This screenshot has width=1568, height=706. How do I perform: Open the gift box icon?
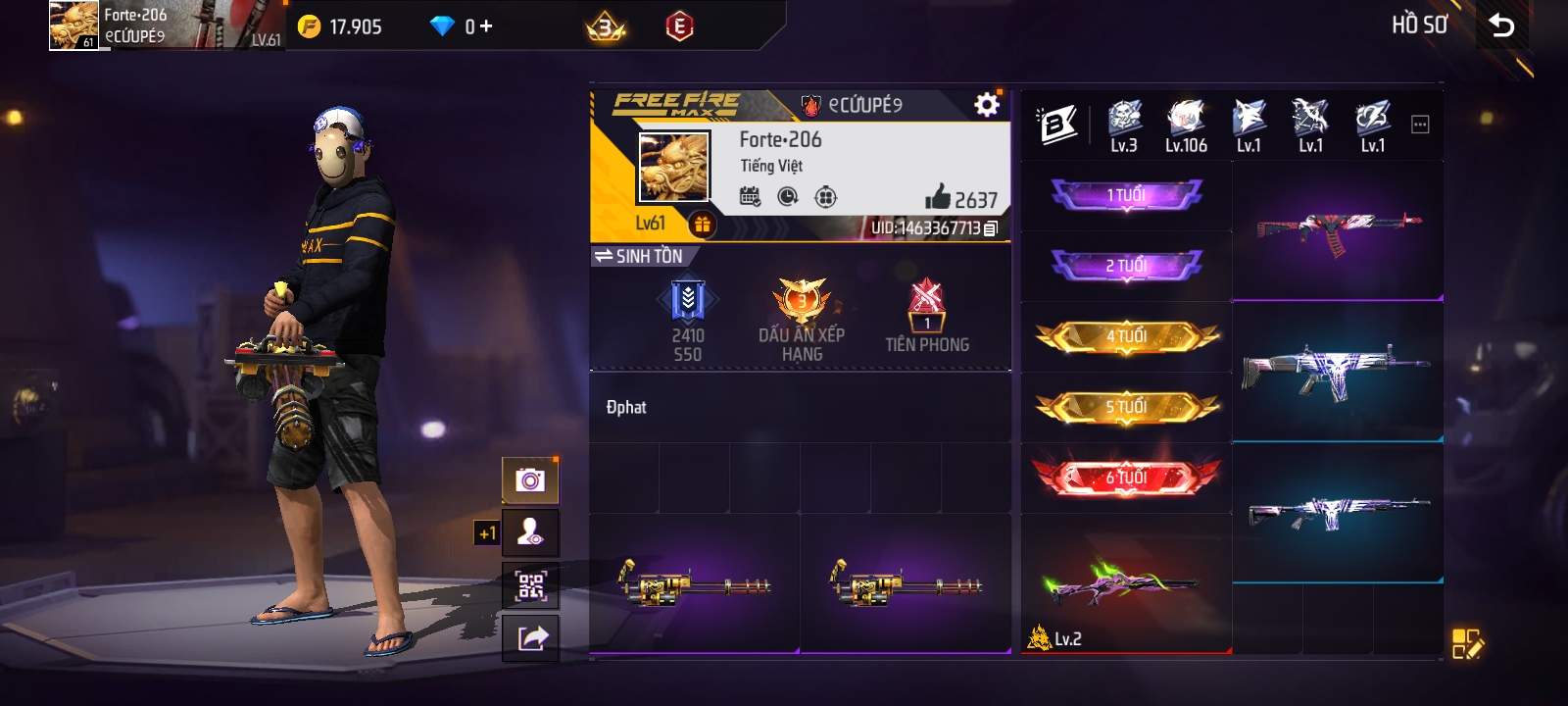pos(702,225)
